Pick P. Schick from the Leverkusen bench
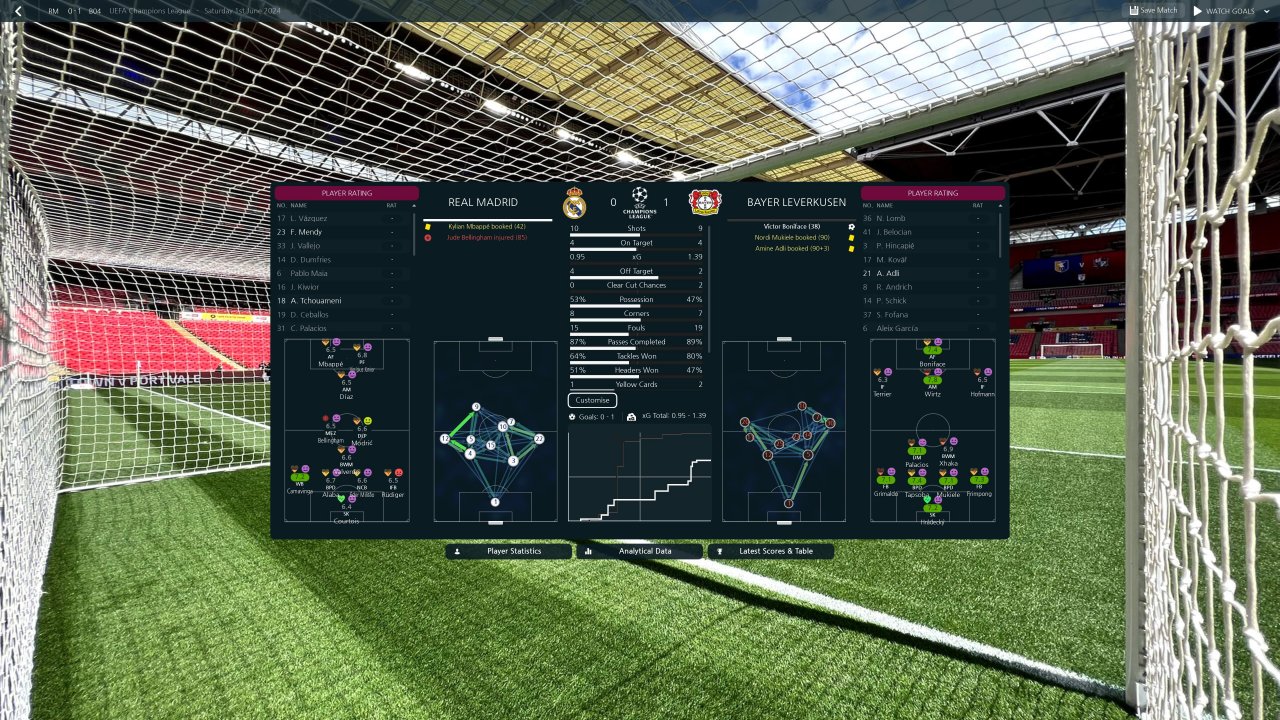Viewport: 1280px width, 720px height. pyautogui.click(x=891, y=301)
